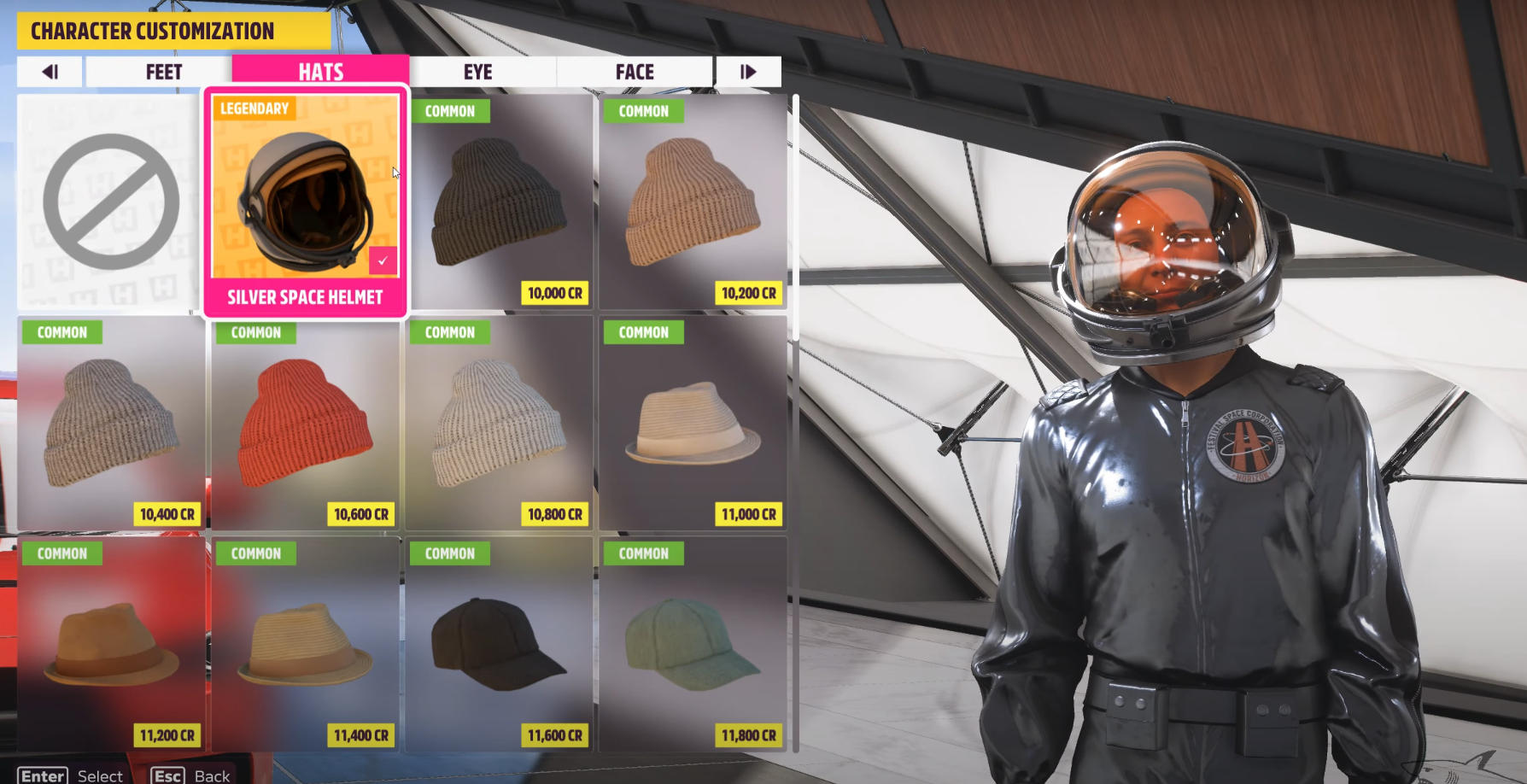1527x784 pixels.
Task: Select the Face tab
Action: coord(635,72)
